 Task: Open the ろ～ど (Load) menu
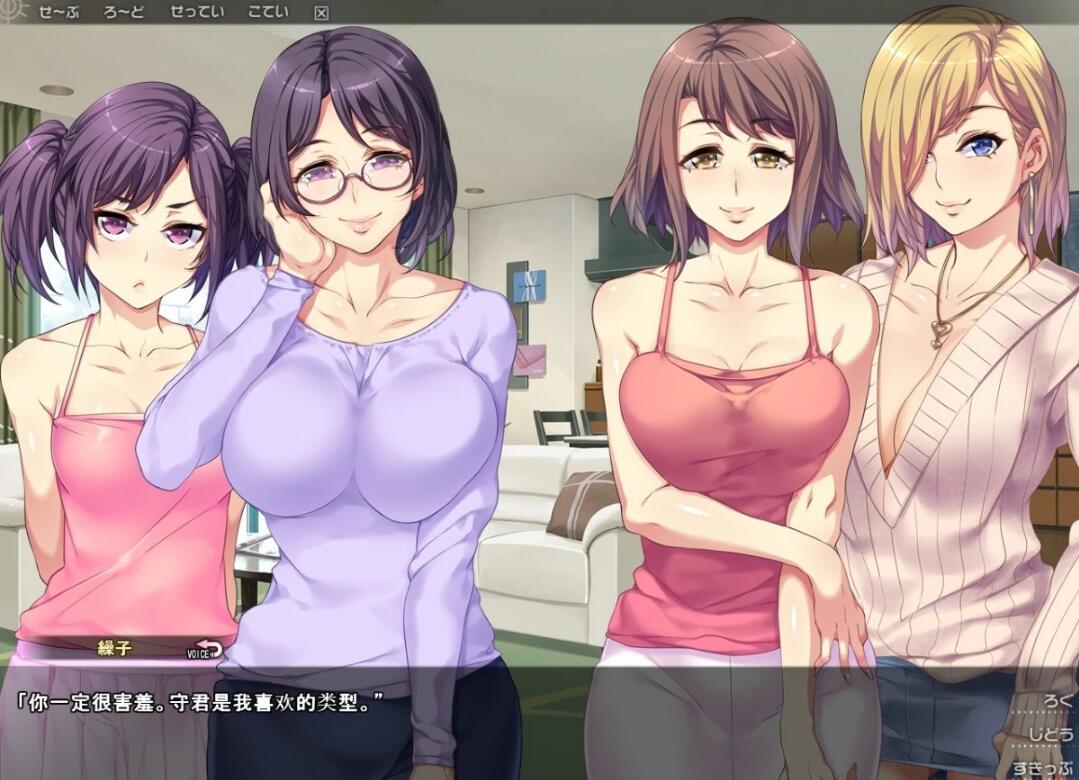coord(123,12)
